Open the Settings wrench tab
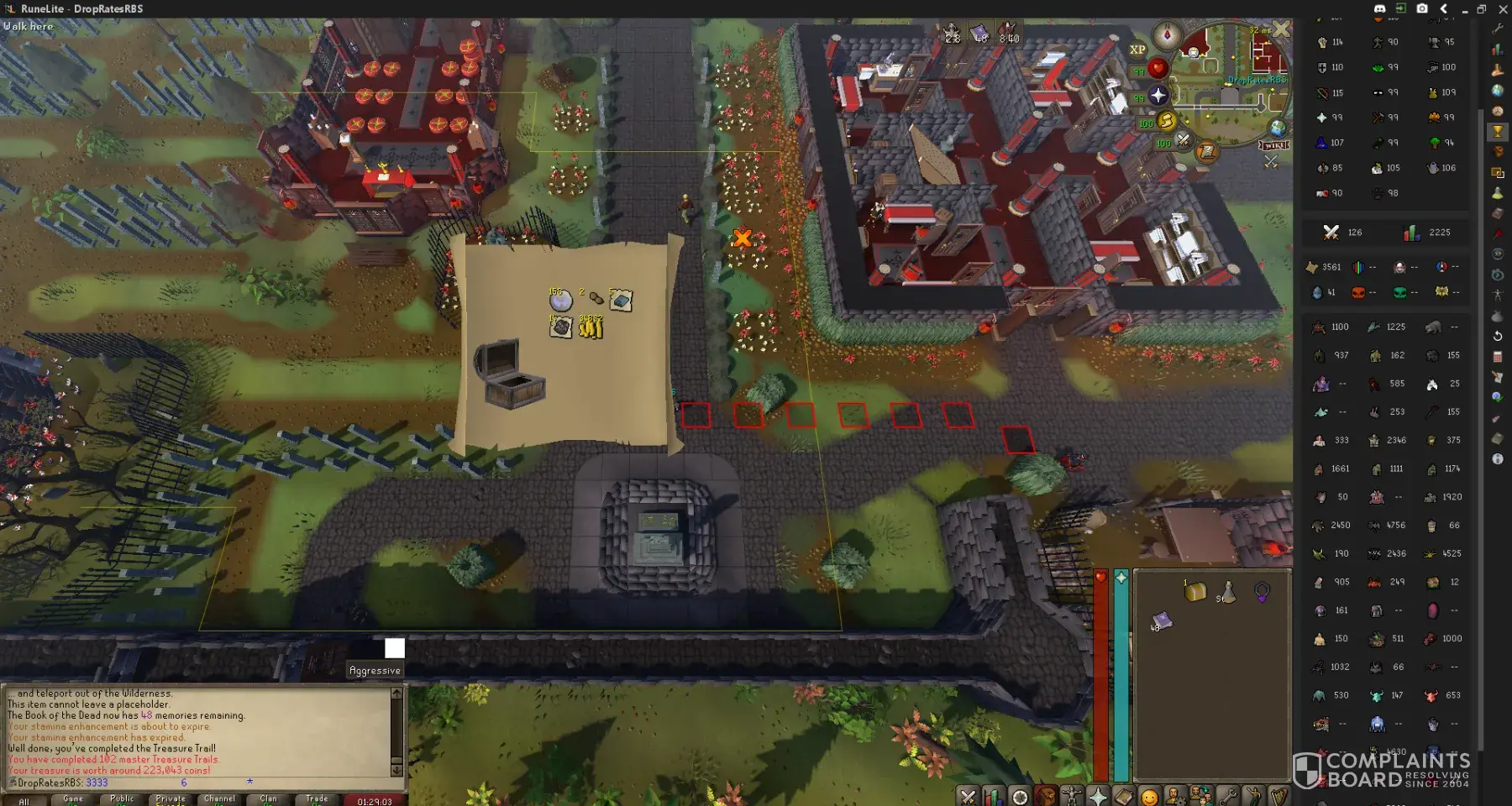 pyautogui.click(x=1227, y=796)
